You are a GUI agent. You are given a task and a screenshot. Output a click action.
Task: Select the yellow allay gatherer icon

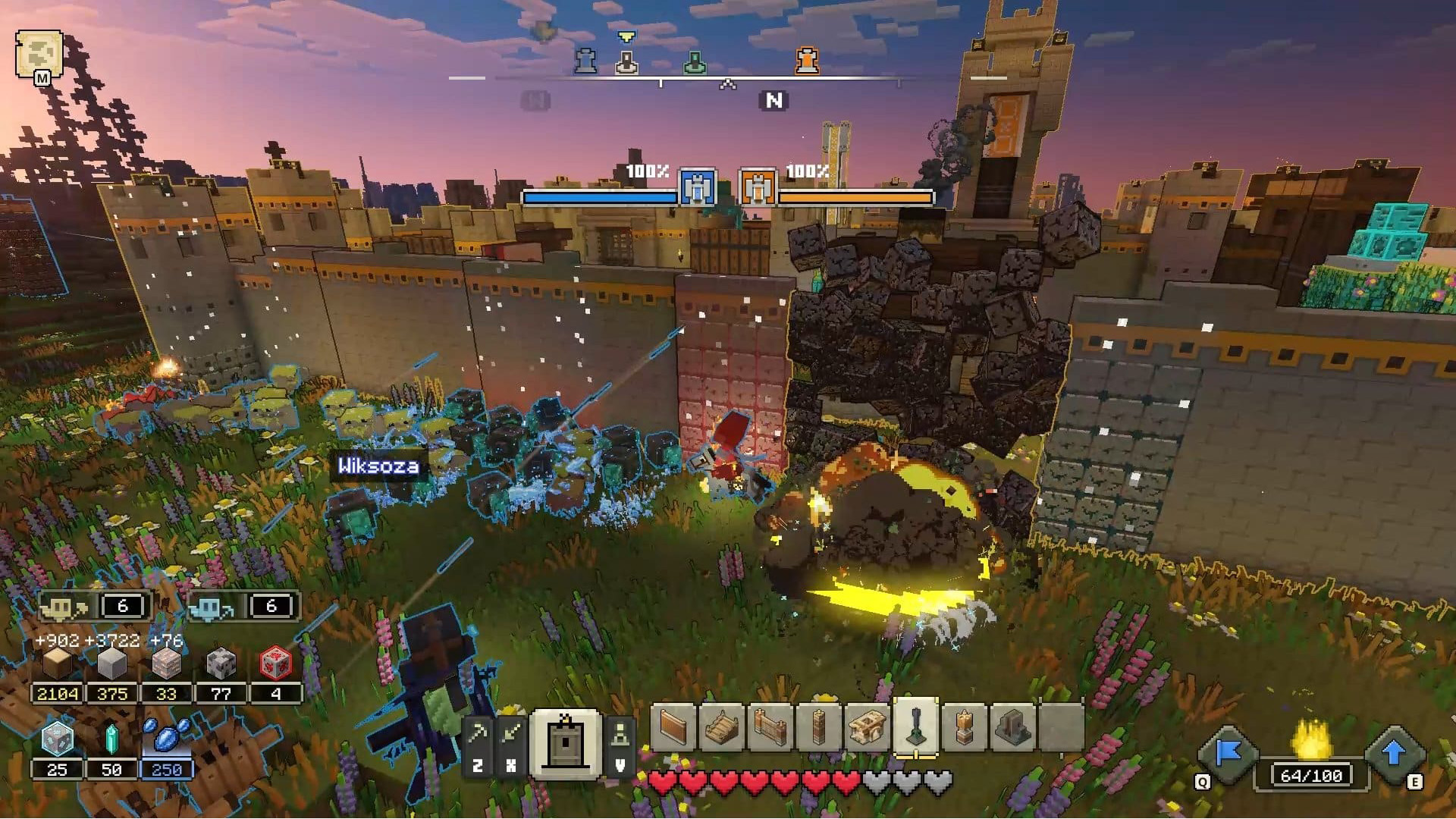(x=64, y=607)
